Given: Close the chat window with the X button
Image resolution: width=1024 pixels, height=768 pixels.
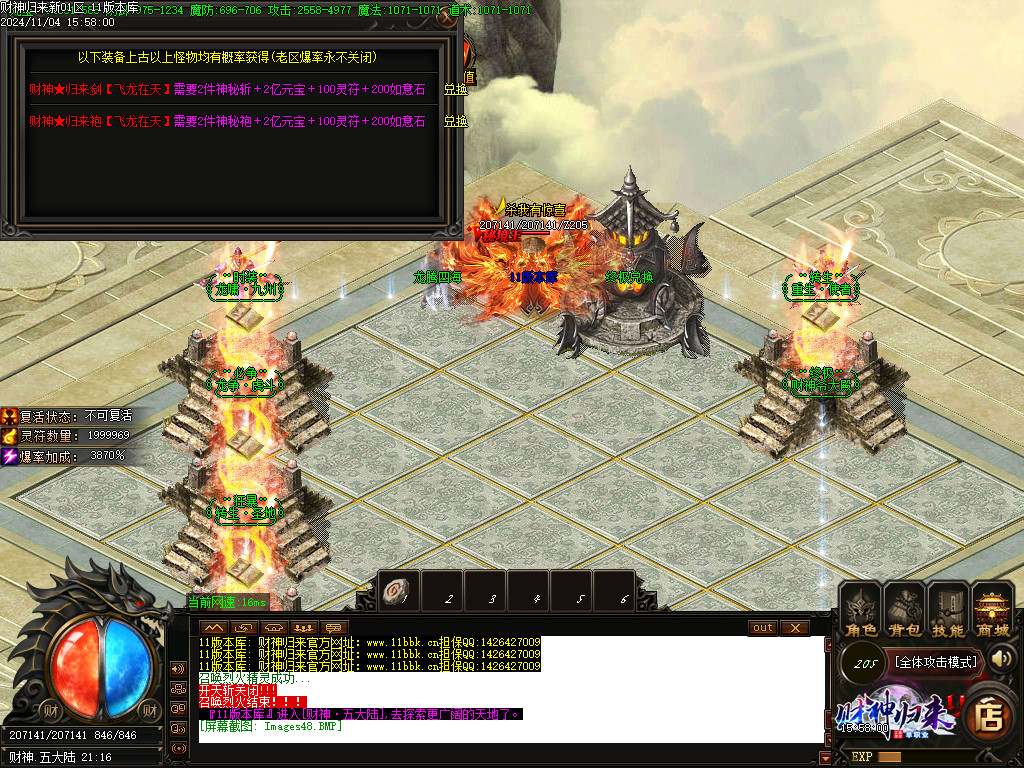Looking at the screenshot, I should pyautogui.click(x=794, y=628).
